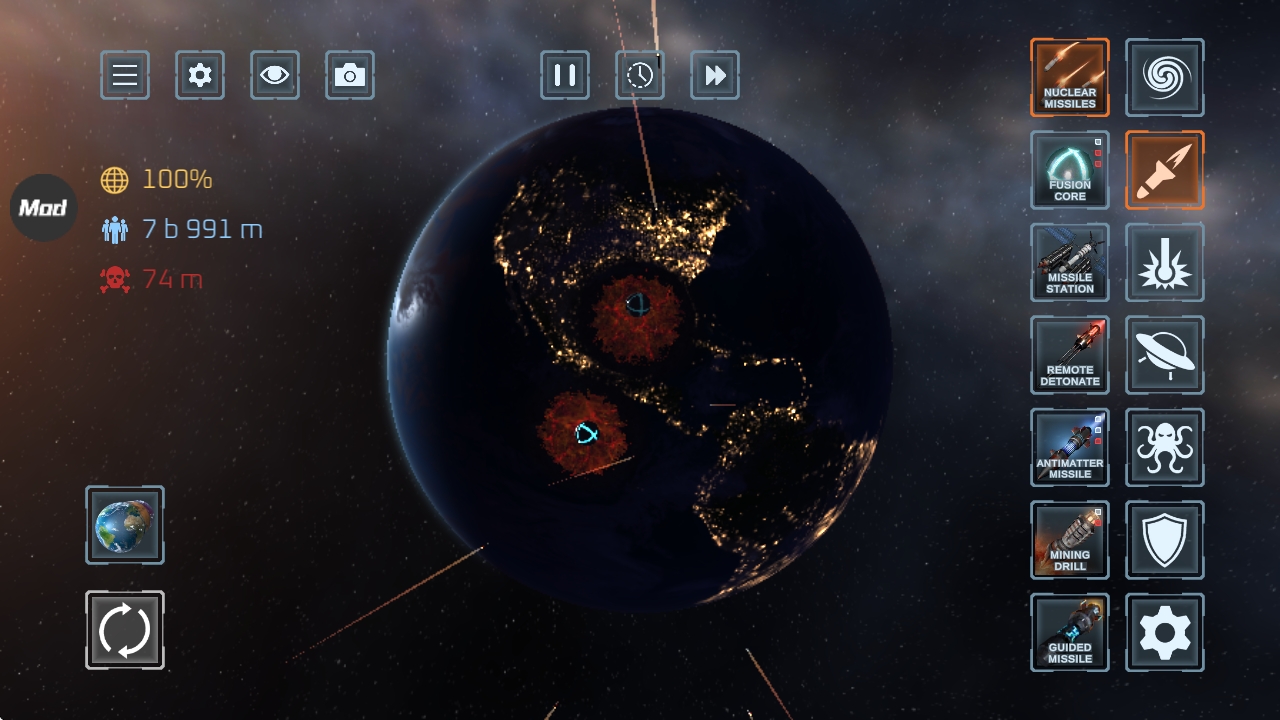Switch to the octopus monster category
This screenshot has width=1280, height=720.
[x=1165, y=447]
